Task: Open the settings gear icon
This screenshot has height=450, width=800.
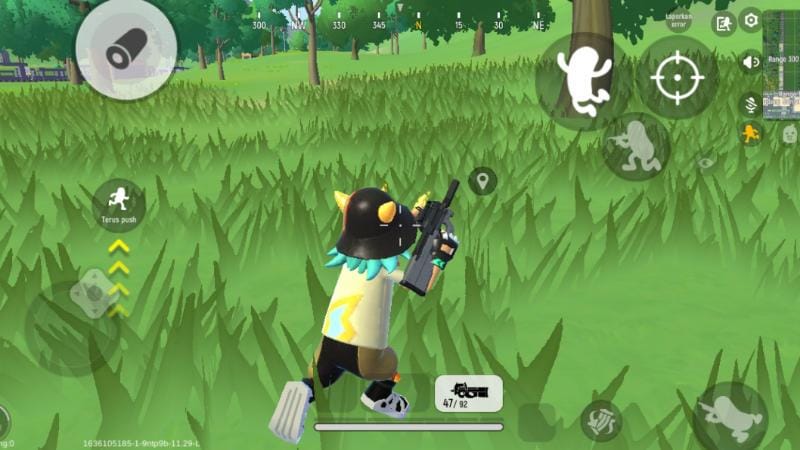Action: tap(750, 21)
